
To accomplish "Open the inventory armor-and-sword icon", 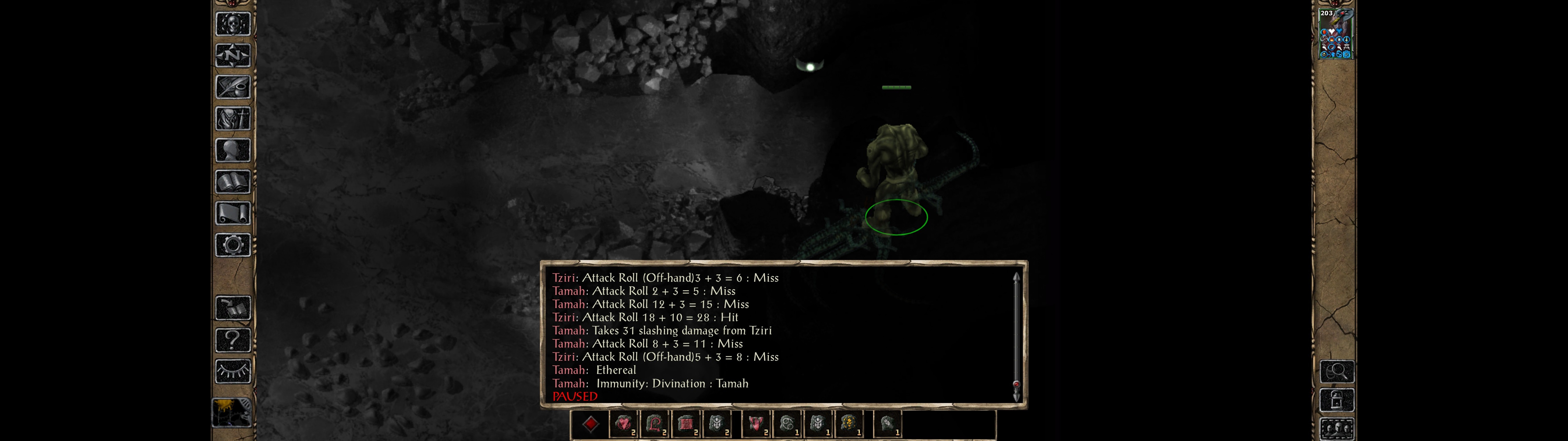I will 233,119.
